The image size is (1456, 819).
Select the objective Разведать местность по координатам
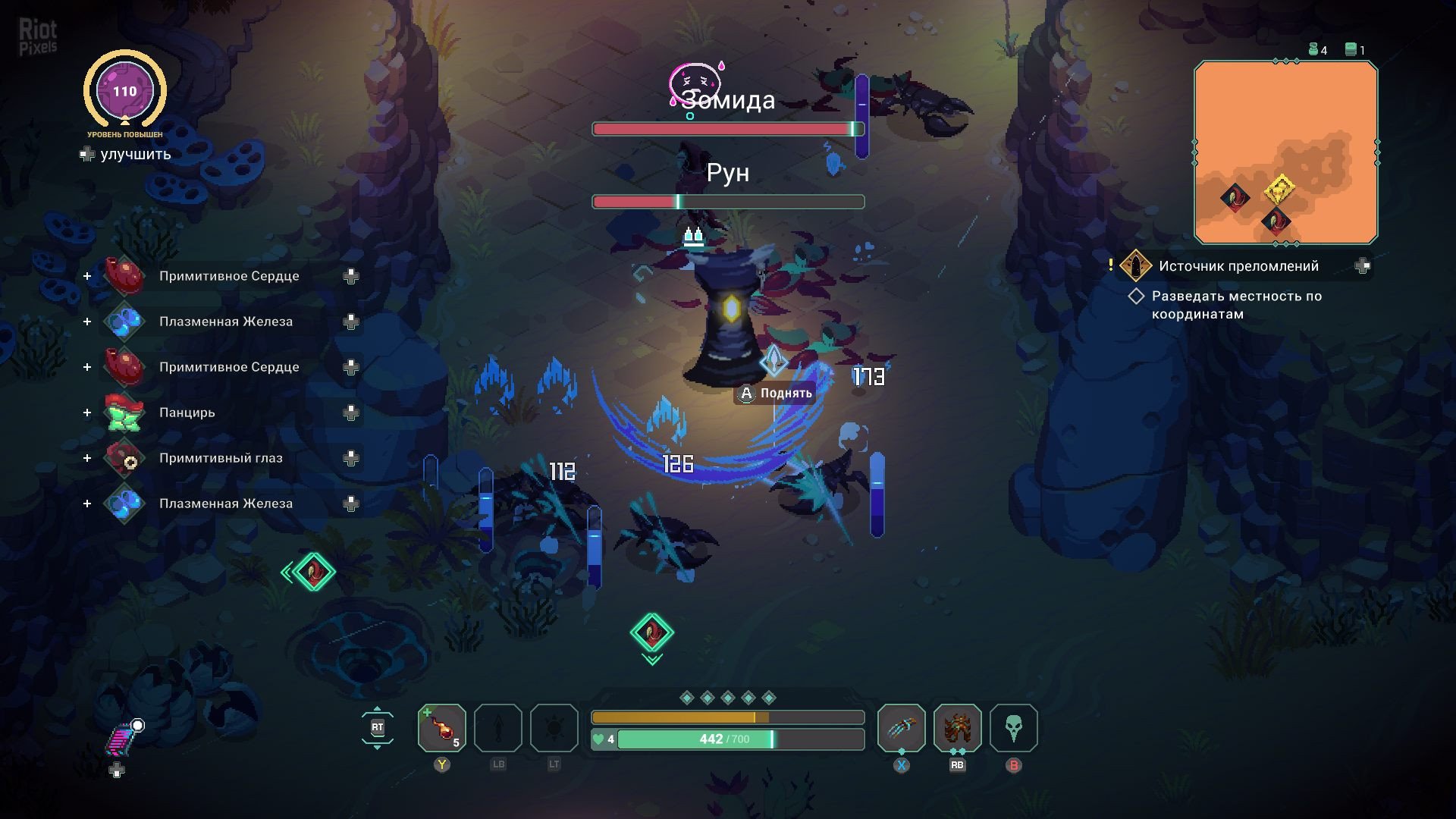pos(1235,305)
